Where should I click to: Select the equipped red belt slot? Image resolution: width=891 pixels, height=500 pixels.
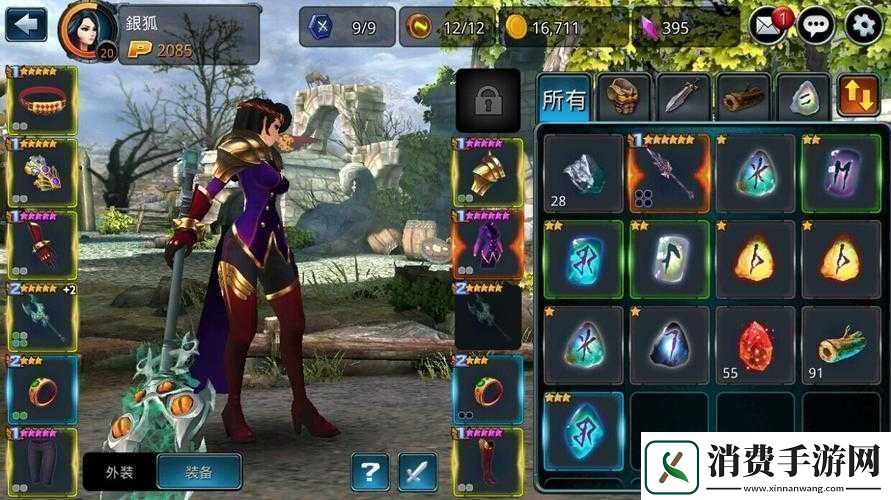42,100
